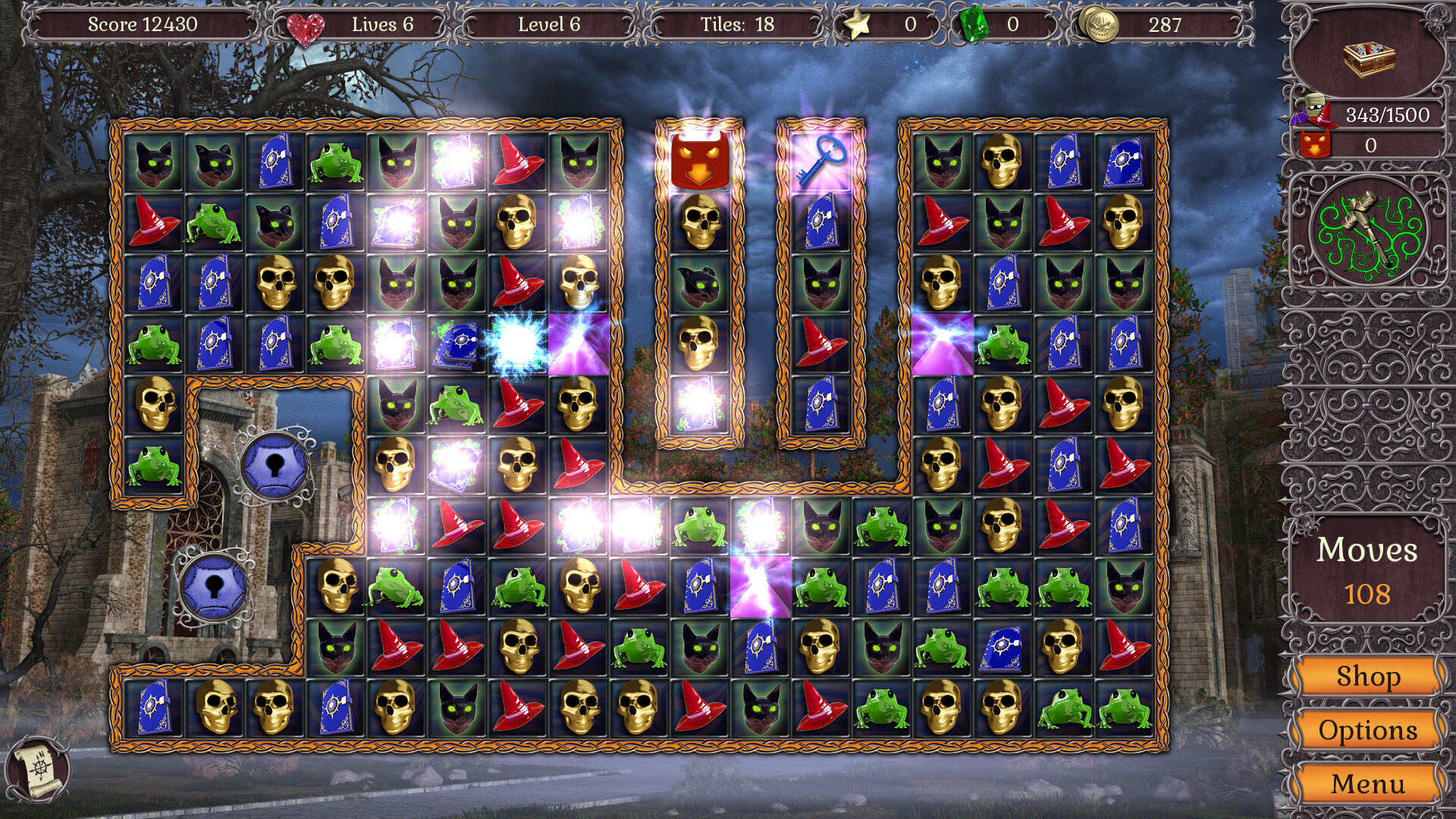Image resolution: width=1456 pixels, height=819 pixels.
Task: Click the green emerald counter icon
Action: [x=973, y=24]
